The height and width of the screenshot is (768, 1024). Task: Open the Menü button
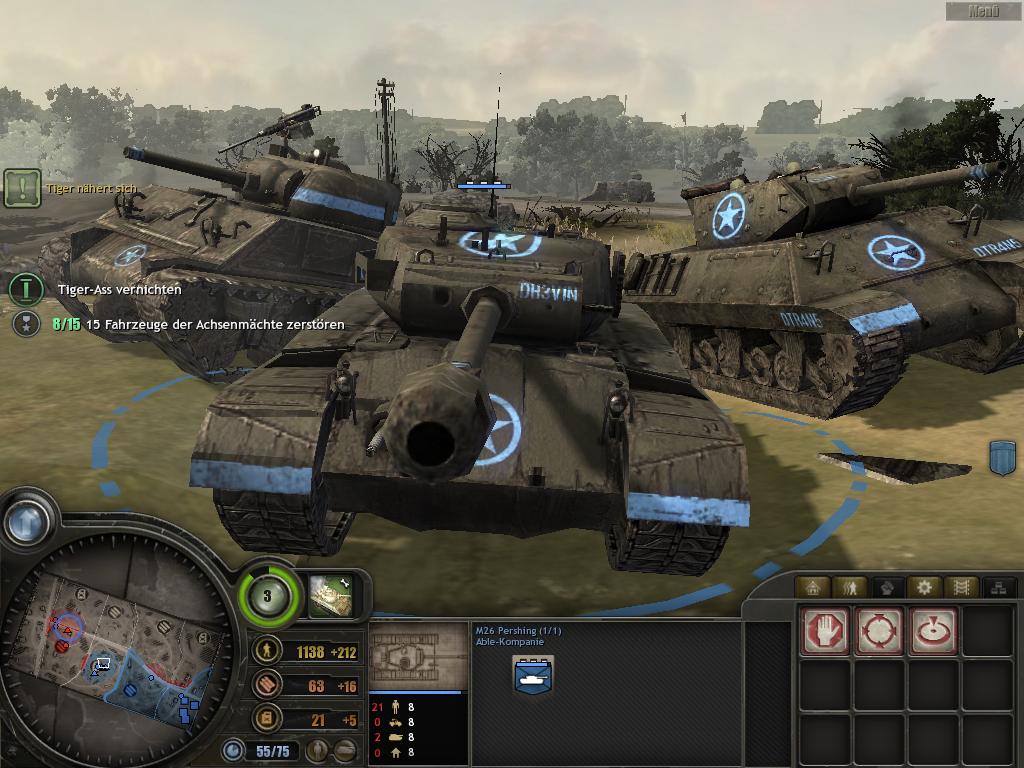coord(983,11)
